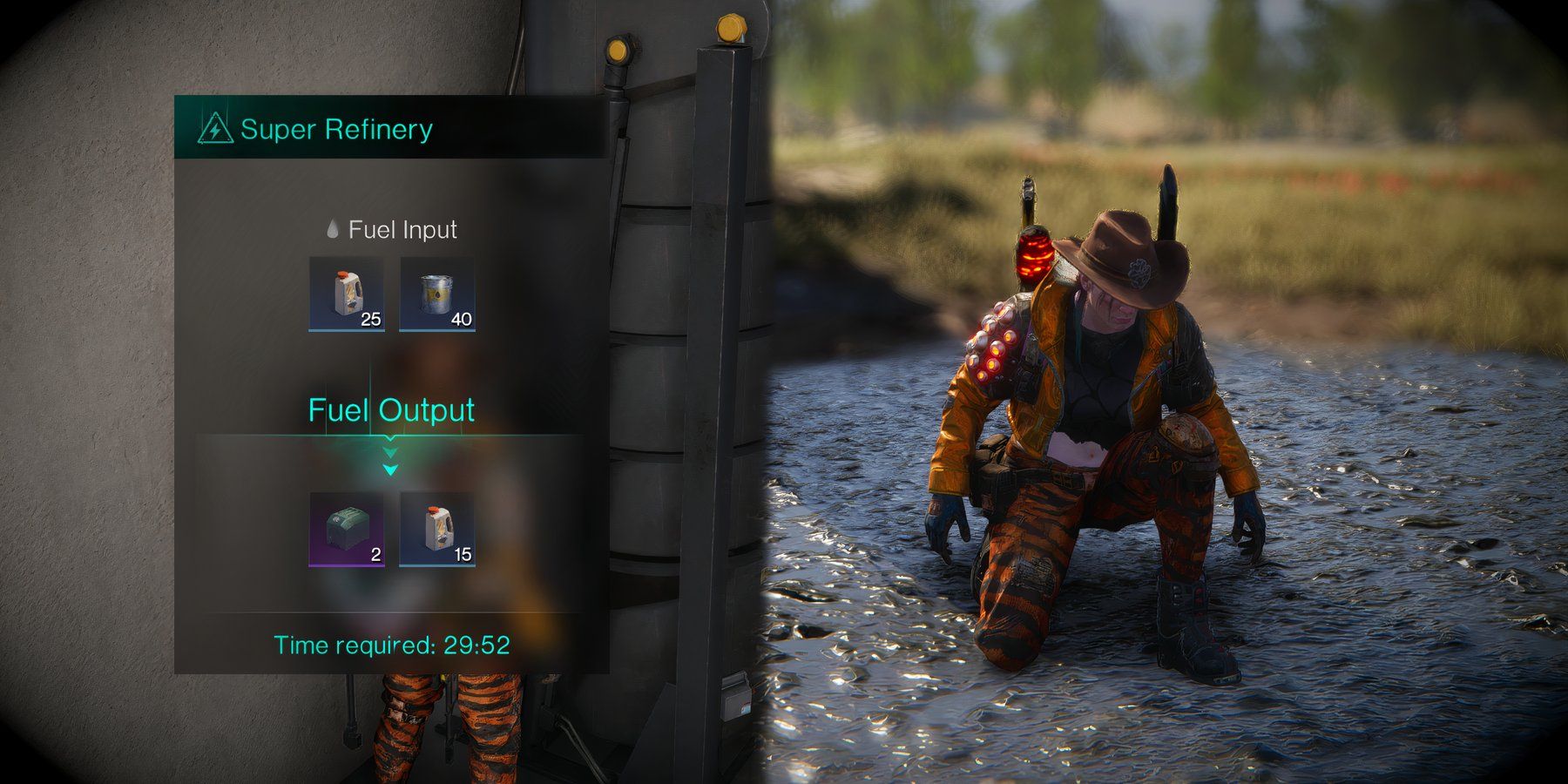Screen dimensions: 1568x784
Task: Choose the green canister output slot
Action: click(347, 529)
